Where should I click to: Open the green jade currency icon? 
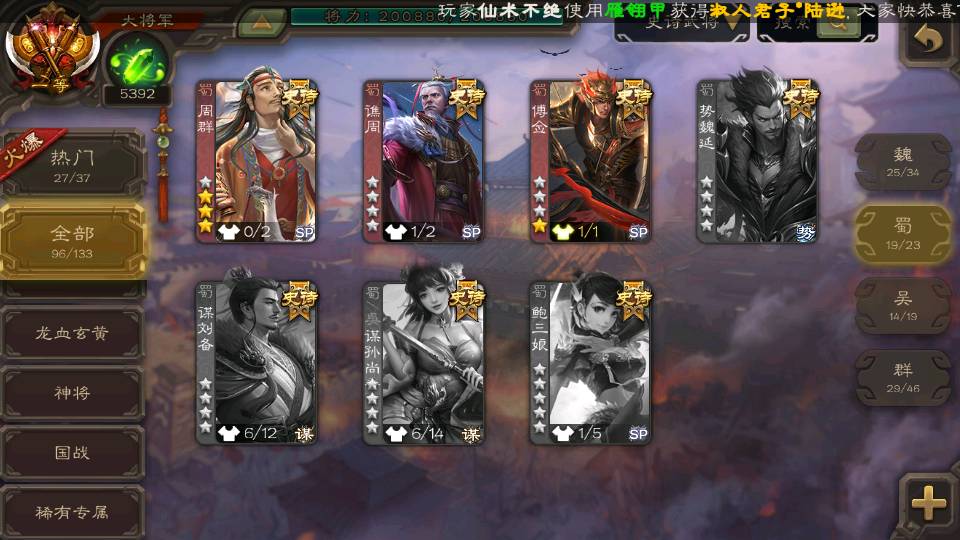[x=136, y=62]
